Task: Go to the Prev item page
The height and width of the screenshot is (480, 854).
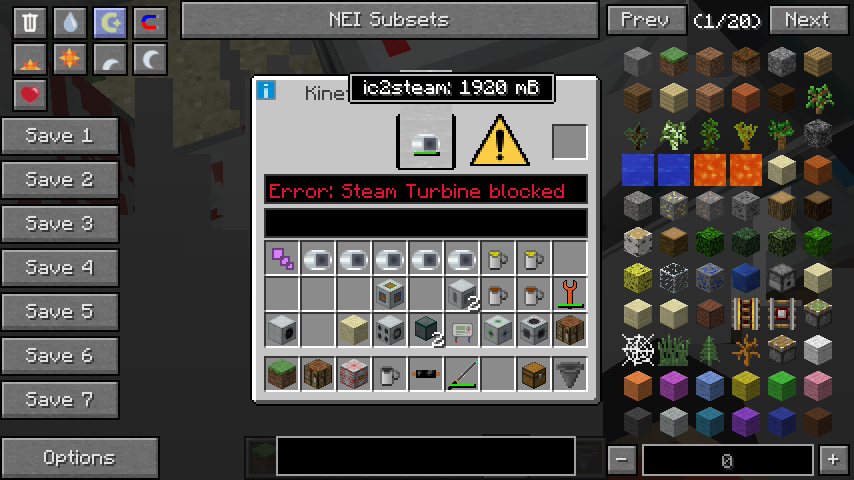Action: [645, 20]
